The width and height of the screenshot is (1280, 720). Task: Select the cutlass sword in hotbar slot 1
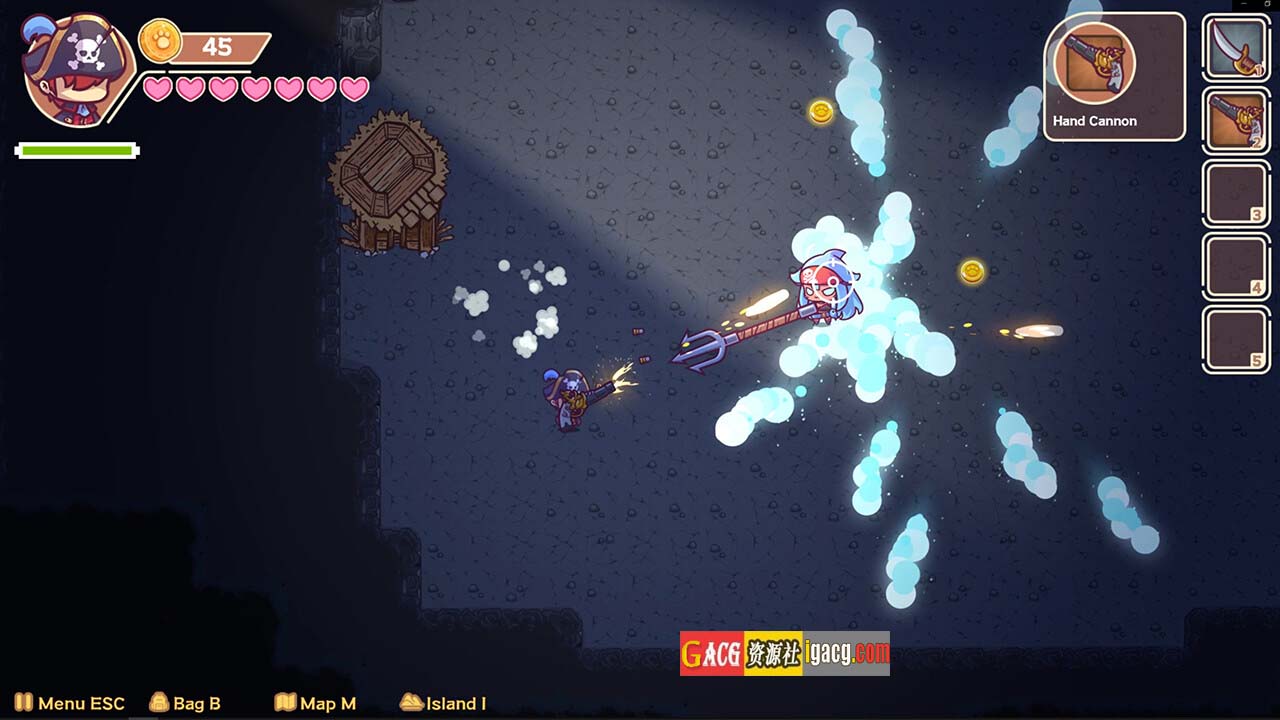coord(1236,48)
